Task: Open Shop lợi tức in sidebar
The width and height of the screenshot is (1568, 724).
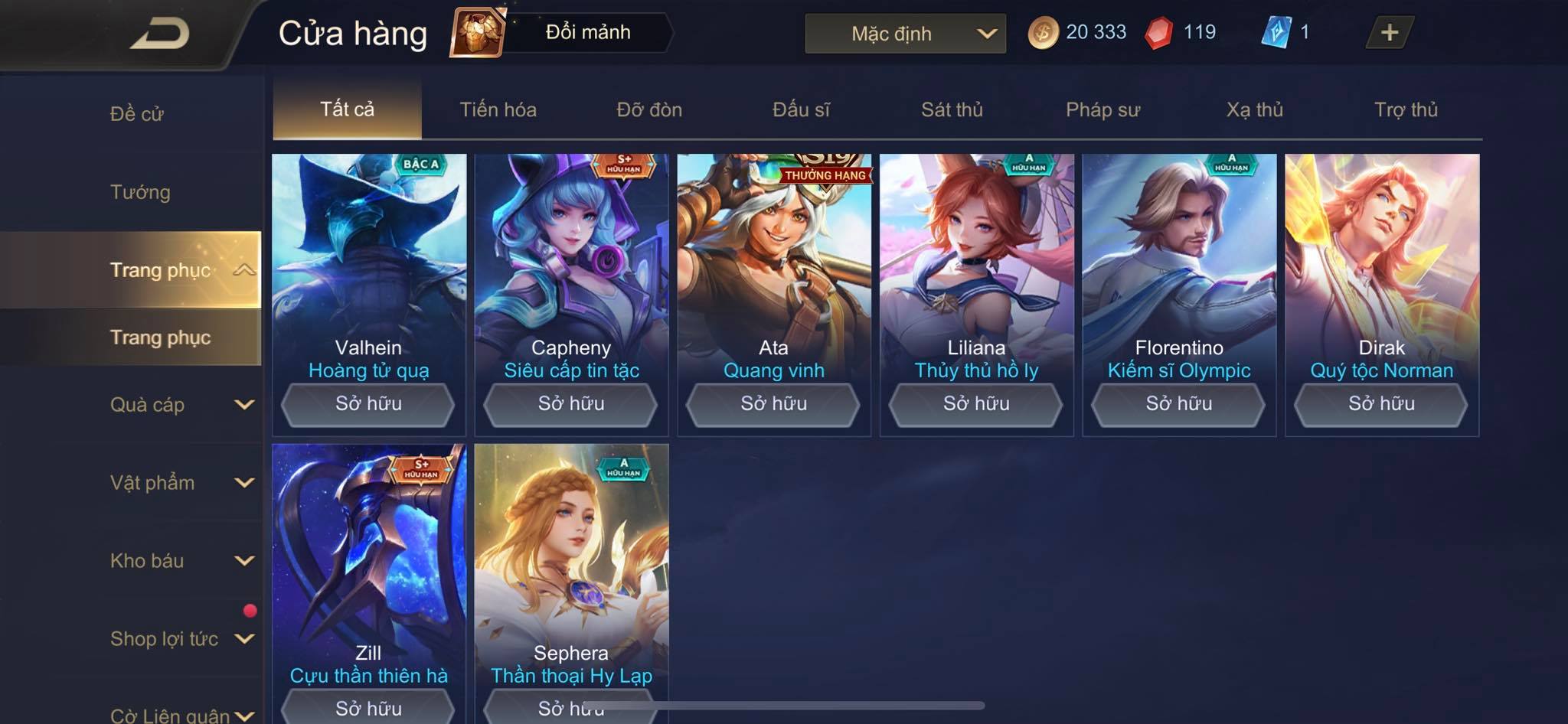Action: tap(181, 639)
